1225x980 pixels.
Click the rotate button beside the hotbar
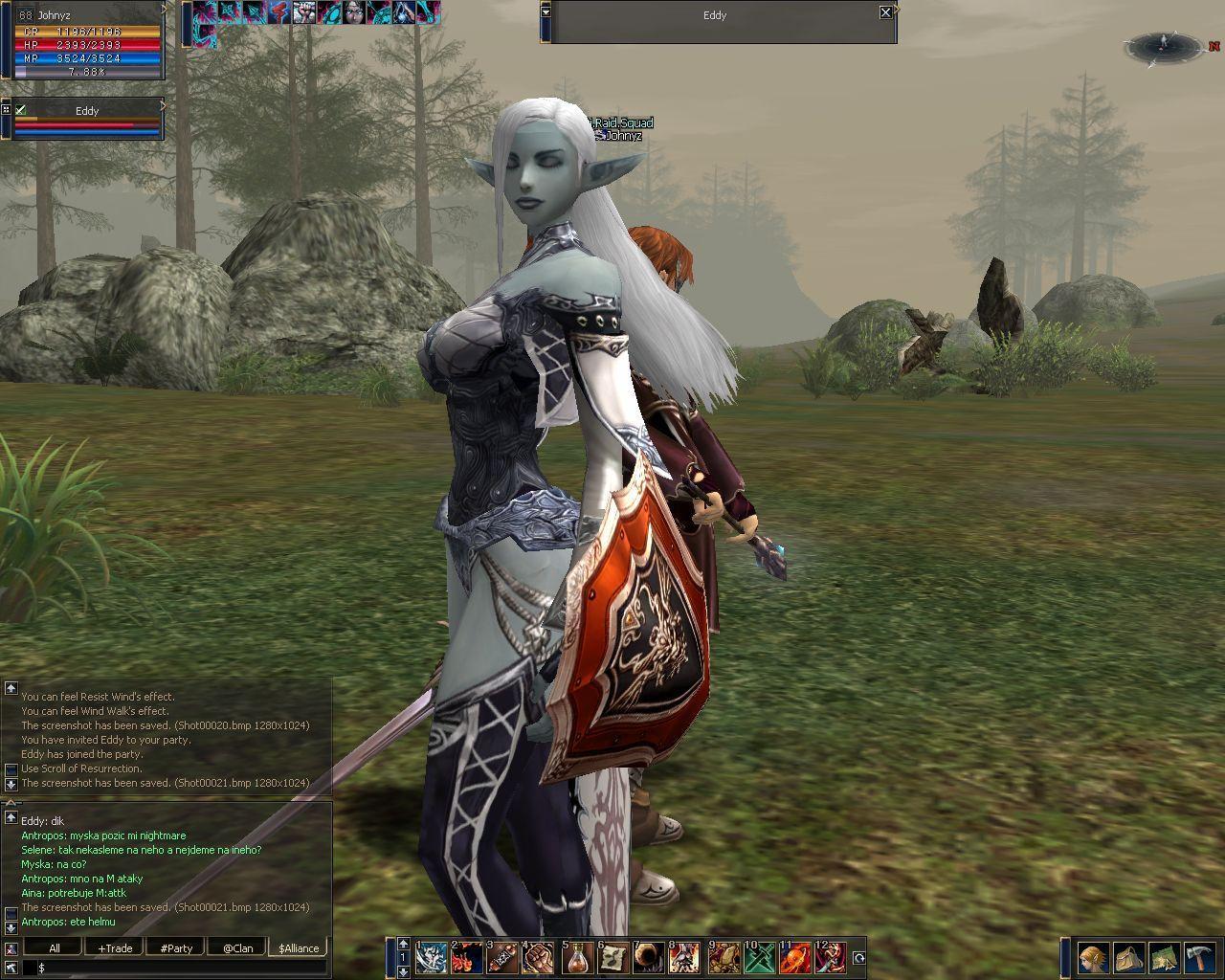coord(858,957)
